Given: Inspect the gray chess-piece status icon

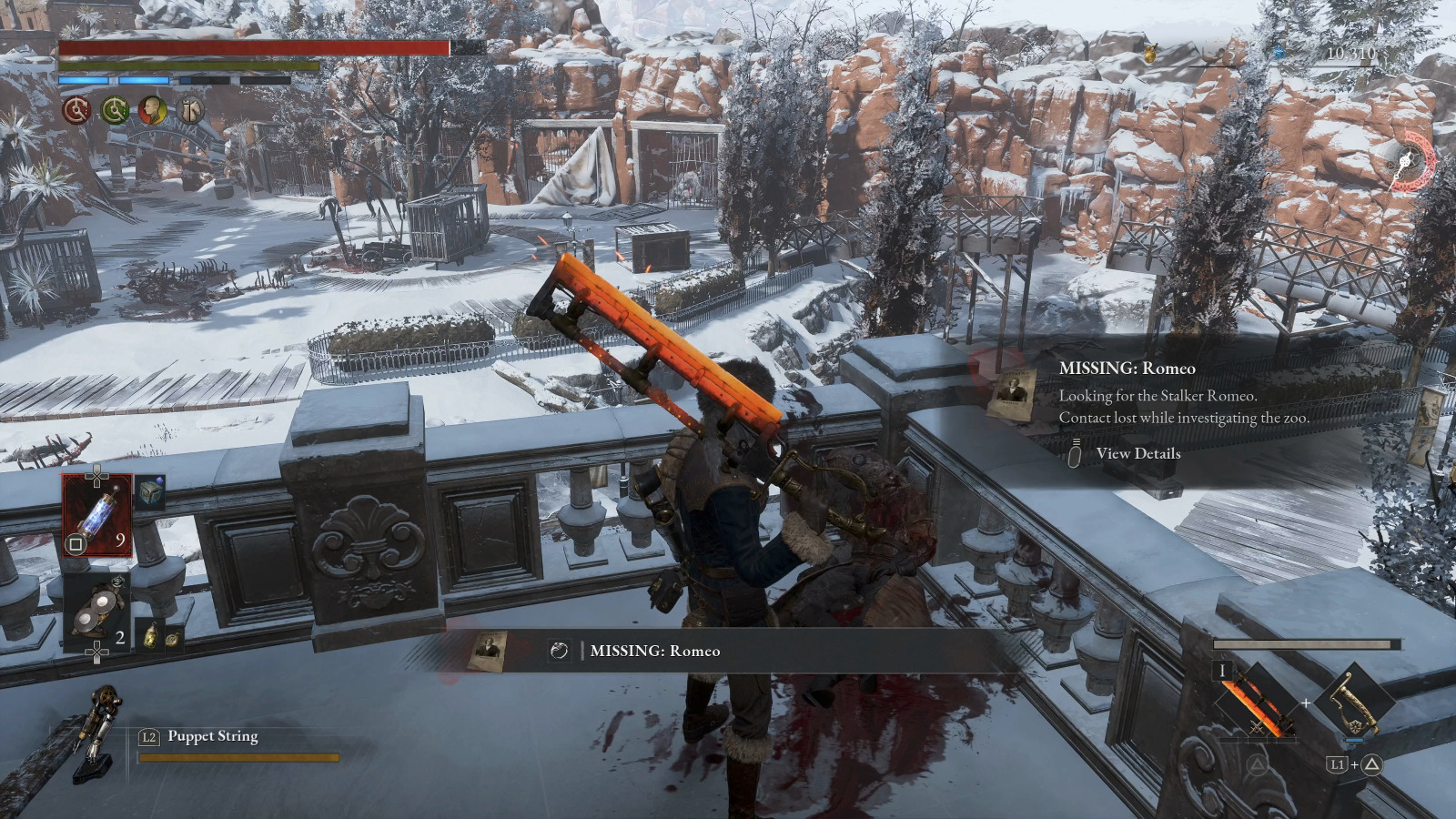Looking at the screenshot, I should (x=191, y=111).
